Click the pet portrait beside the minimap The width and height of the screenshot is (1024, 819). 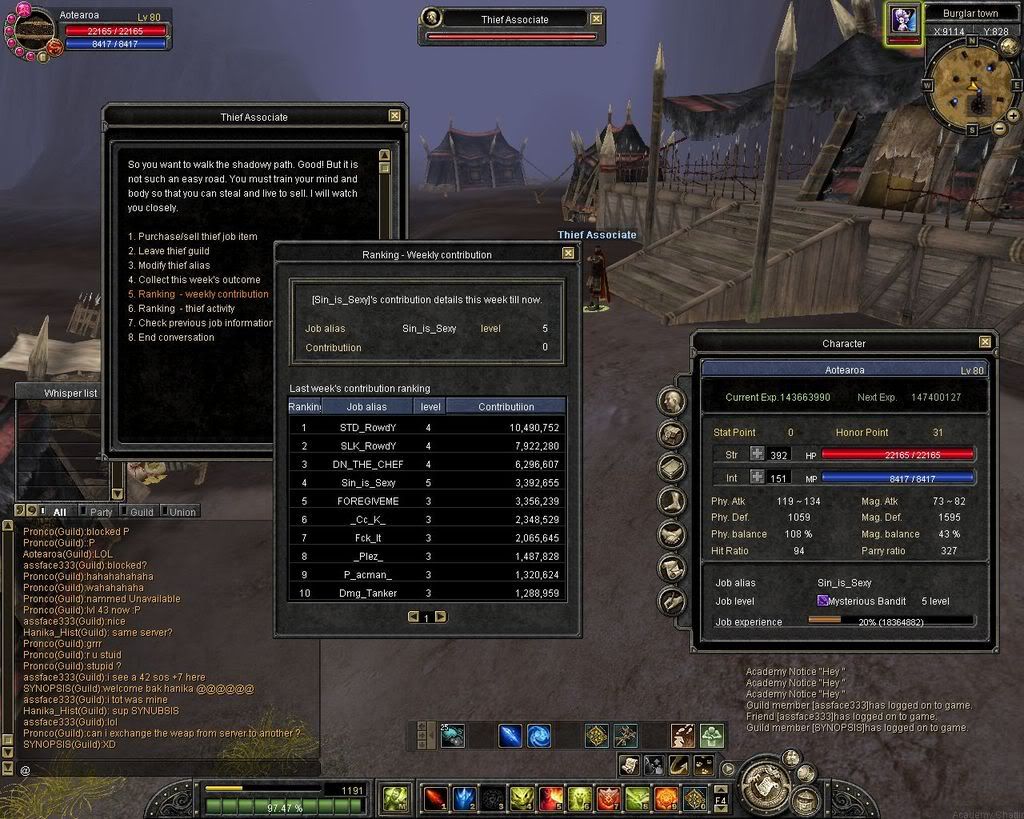pos(904,23)
